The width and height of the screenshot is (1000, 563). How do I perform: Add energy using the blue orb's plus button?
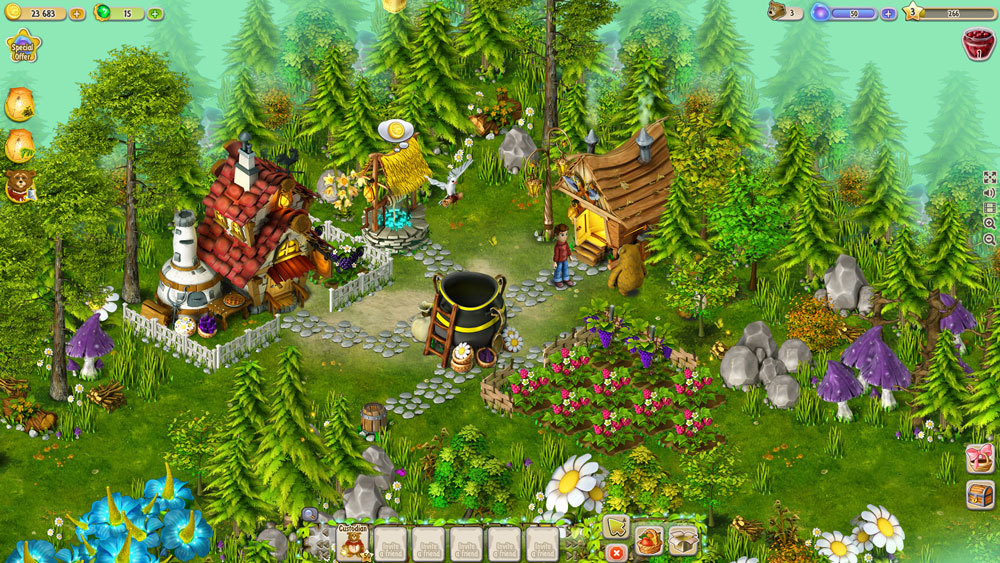(x=888, y=14)
